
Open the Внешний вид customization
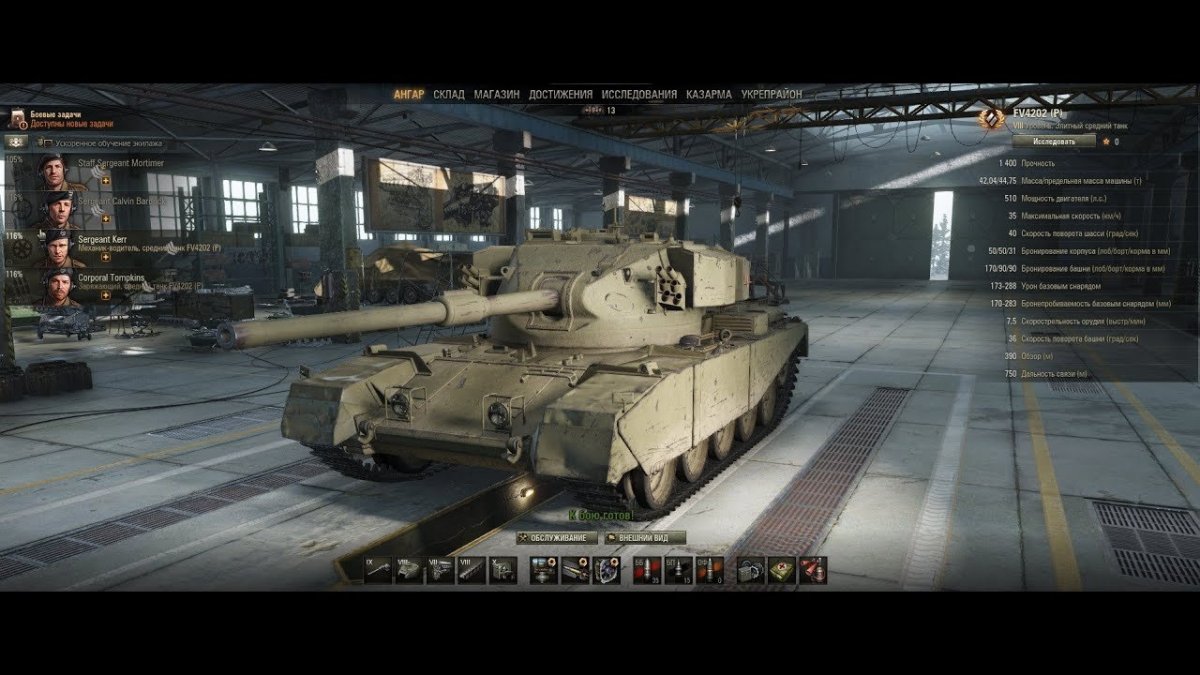pyautogui.click(x=645, y=538)
